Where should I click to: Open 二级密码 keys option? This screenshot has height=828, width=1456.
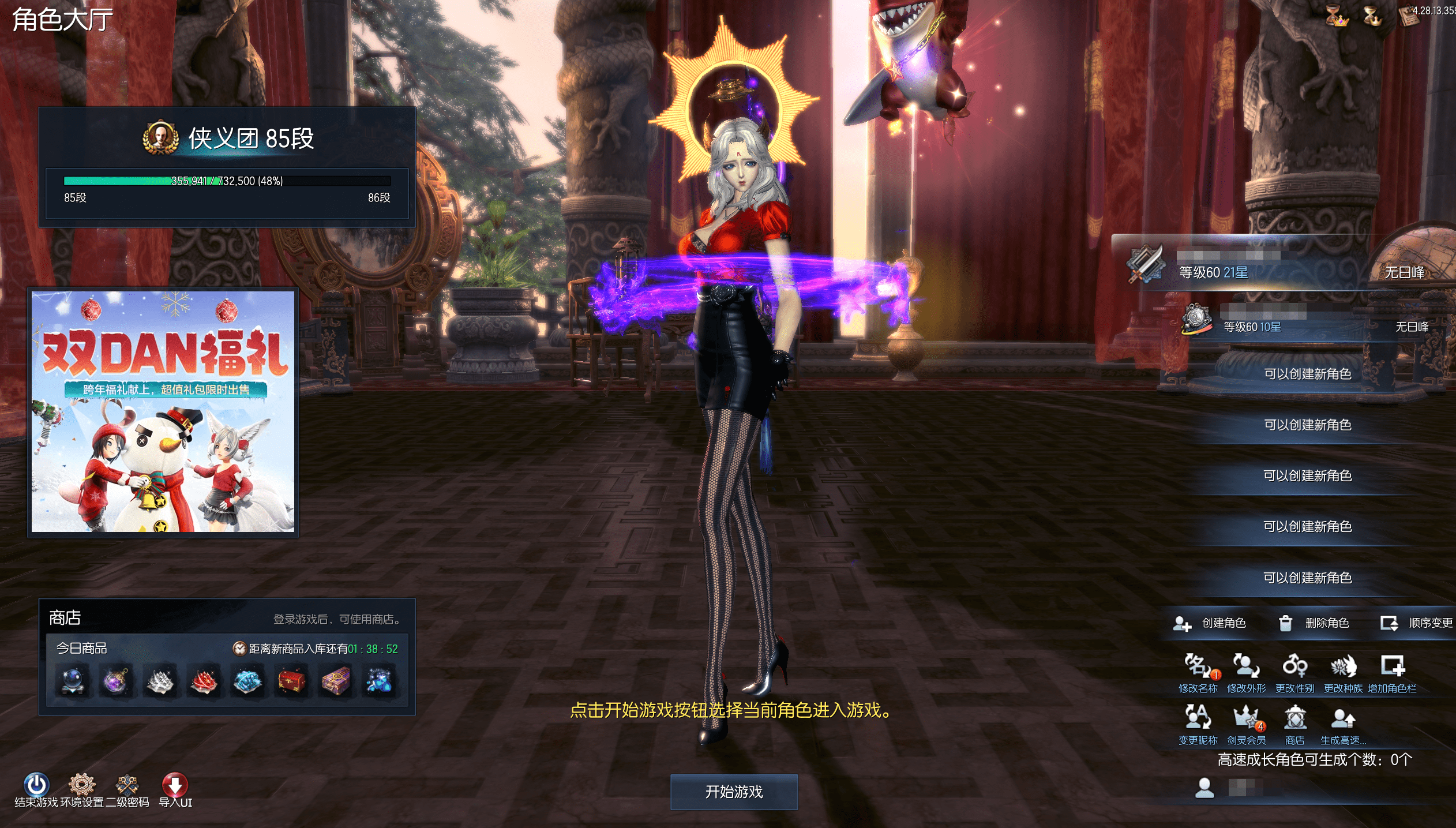[x=127, y=785]
